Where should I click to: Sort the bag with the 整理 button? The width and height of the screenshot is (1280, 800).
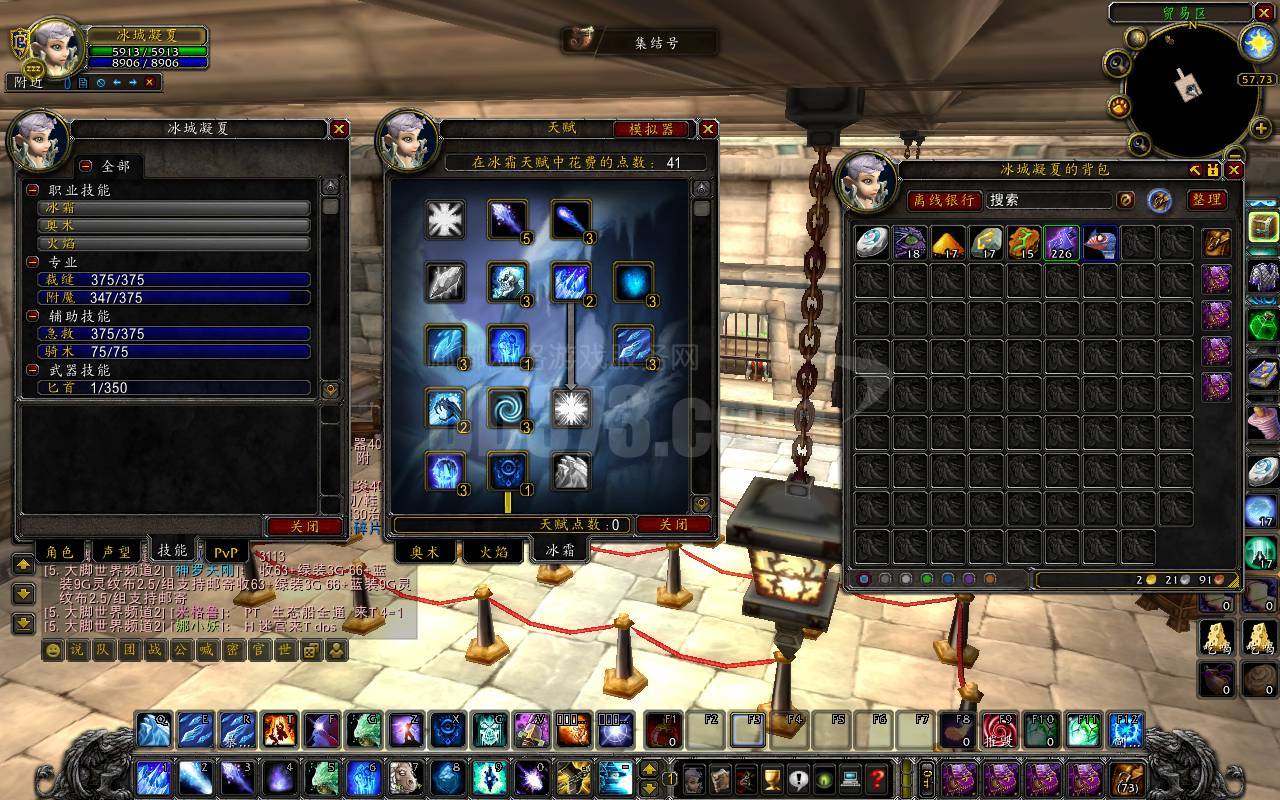[x=1207, y=200]
